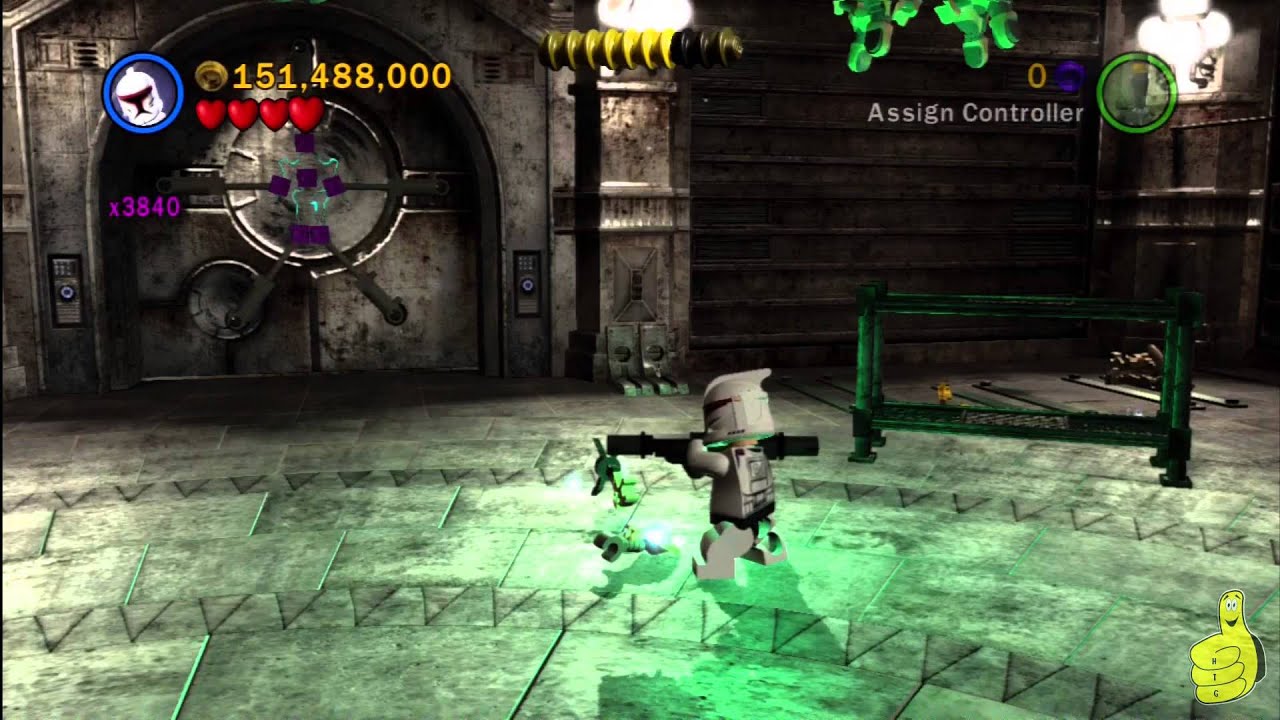Select the clone trooper player portrait

[142, 93]
